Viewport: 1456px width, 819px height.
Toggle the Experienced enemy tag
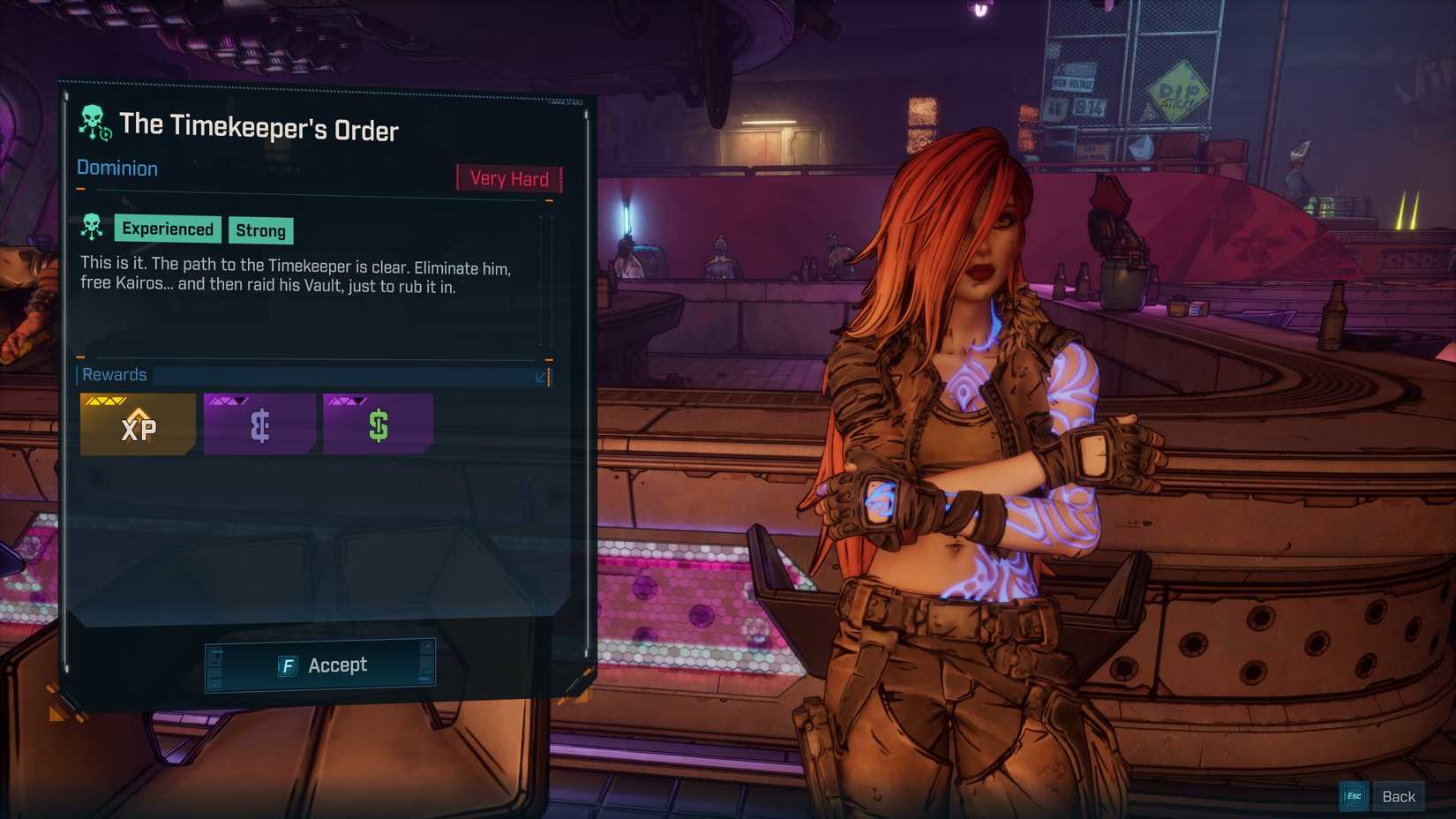tap(167, 229)
